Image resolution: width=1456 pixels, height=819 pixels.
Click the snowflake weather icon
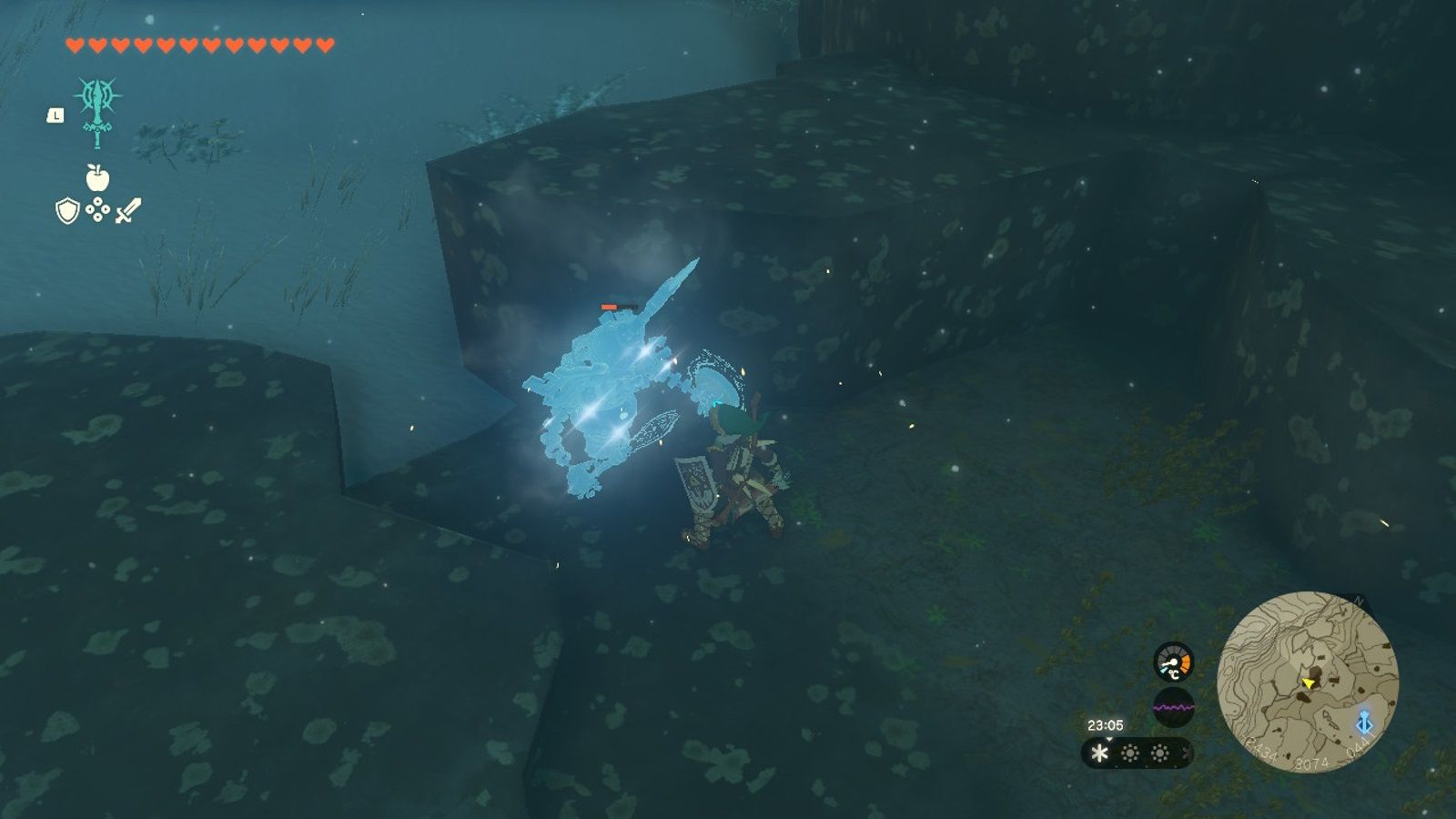pyautogui.click(x=1099, y=752)
